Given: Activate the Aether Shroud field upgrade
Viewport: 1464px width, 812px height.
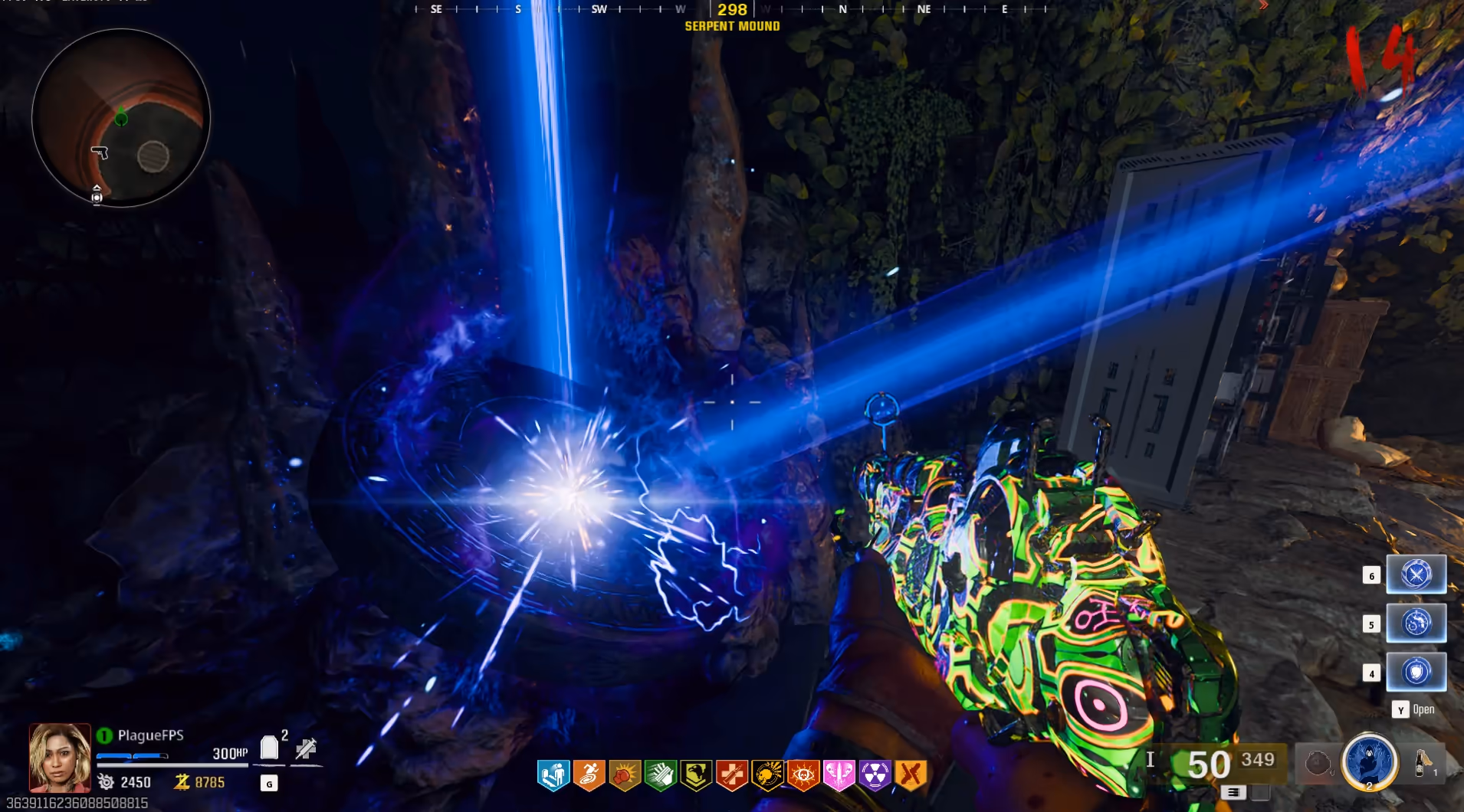Looking at the screenshot, I should (1370, 762).
